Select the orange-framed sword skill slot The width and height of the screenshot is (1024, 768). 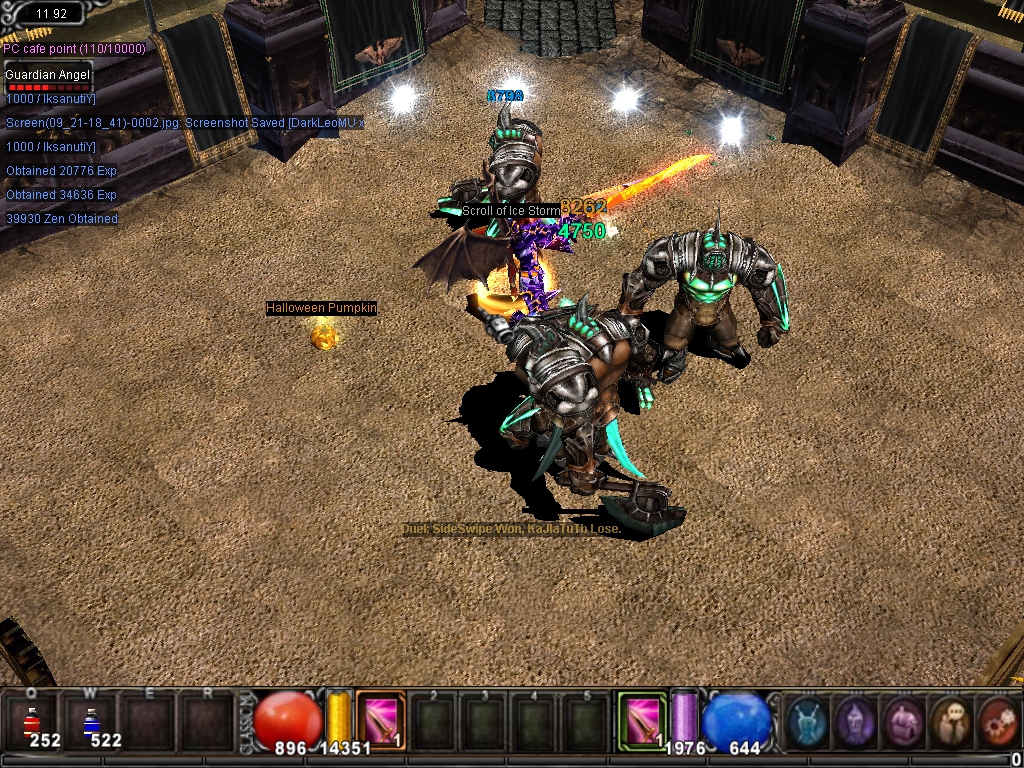(x=381, y=720)
